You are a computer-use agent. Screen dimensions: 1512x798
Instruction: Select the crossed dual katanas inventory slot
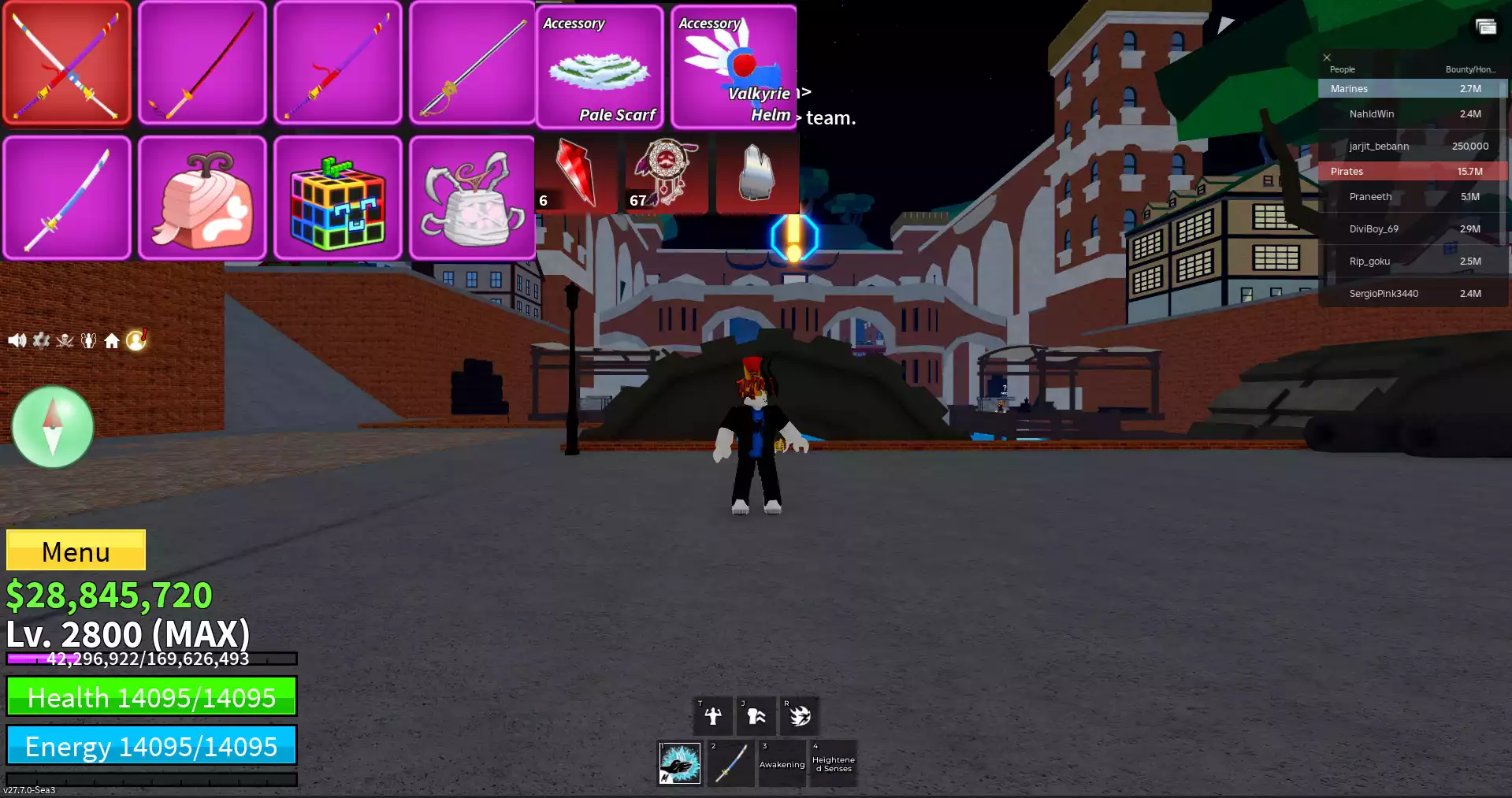click(67, 63)
